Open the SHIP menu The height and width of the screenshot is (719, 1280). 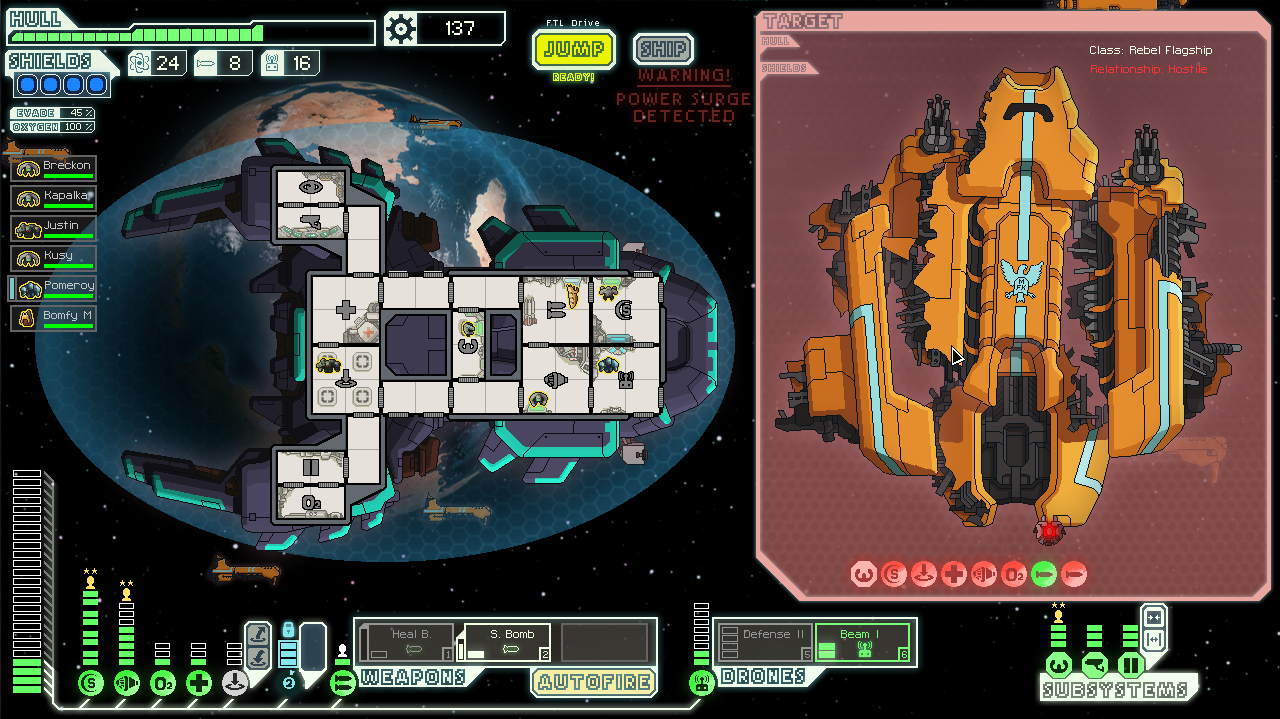point(663,49)
